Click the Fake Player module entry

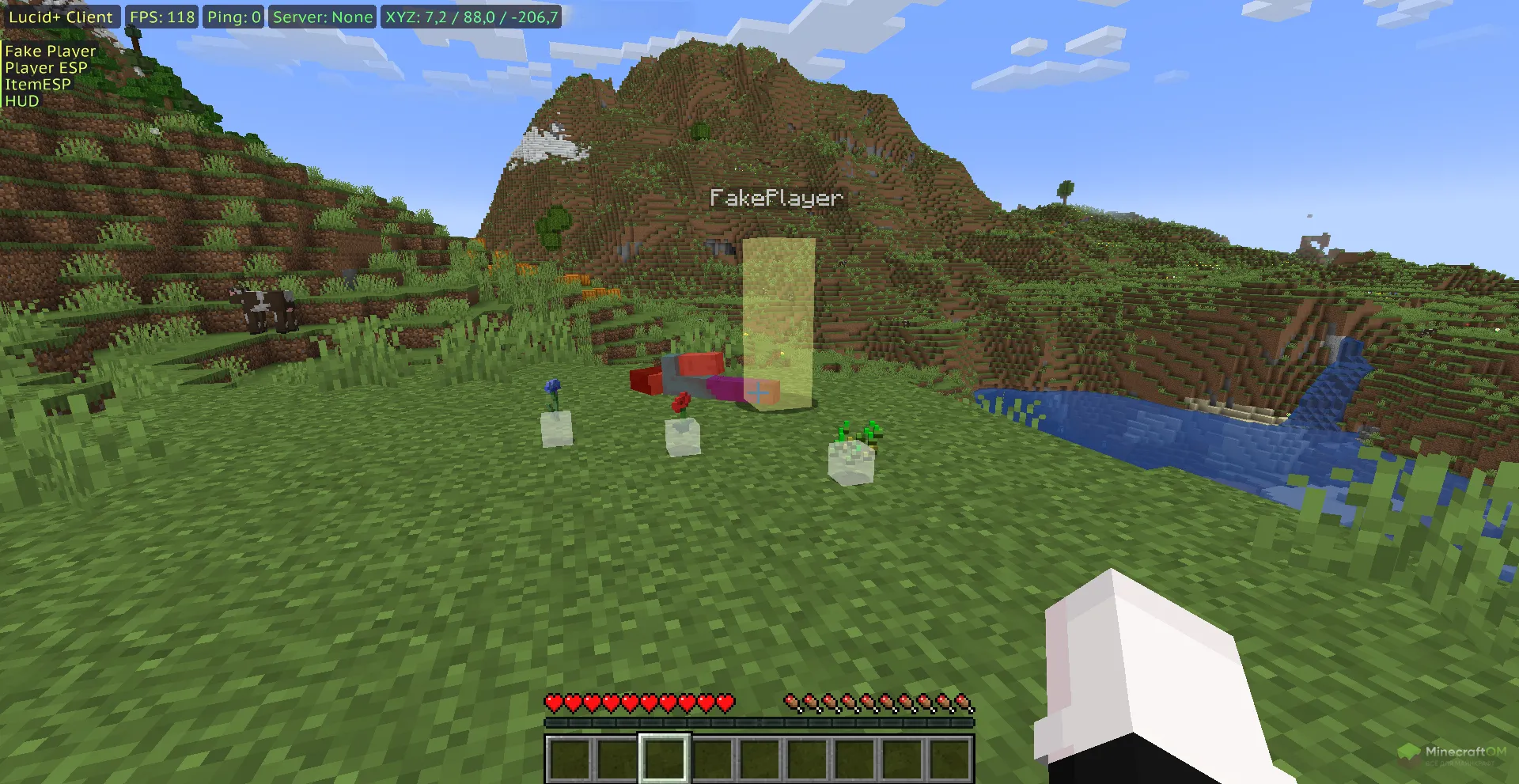click(51, 51)
